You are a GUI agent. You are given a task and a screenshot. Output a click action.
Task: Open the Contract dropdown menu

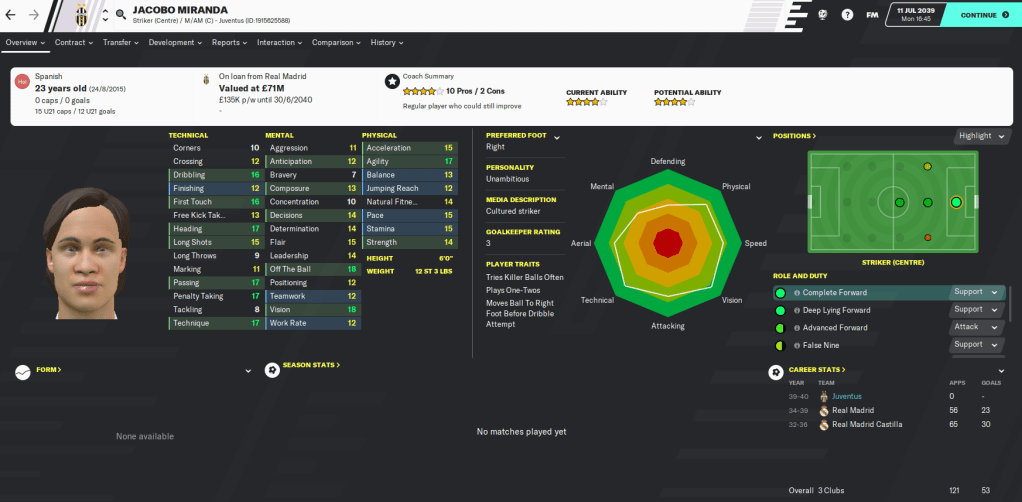click(x=73, y=43)
